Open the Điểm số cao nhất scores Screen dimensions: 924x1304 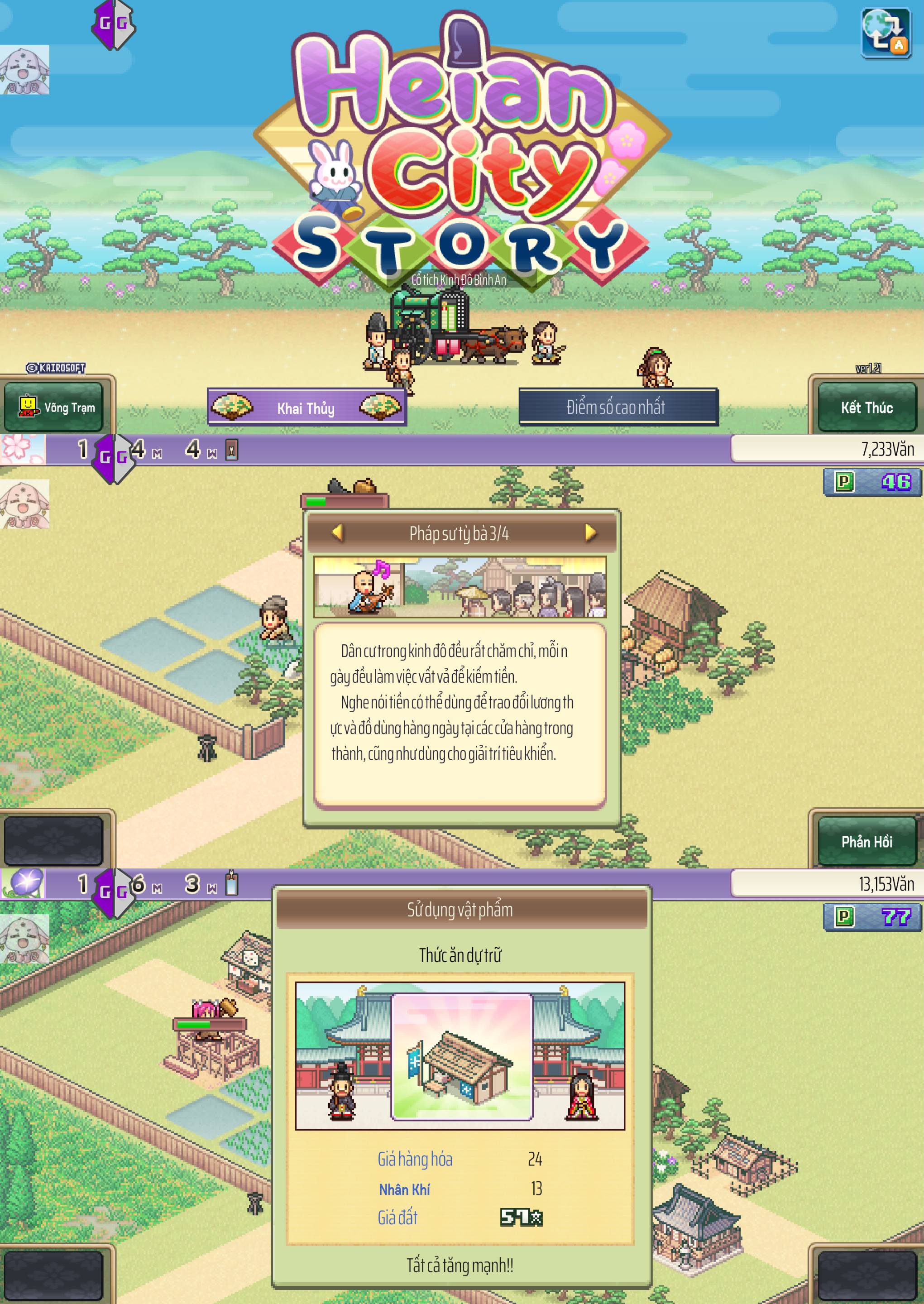[618, 407]
